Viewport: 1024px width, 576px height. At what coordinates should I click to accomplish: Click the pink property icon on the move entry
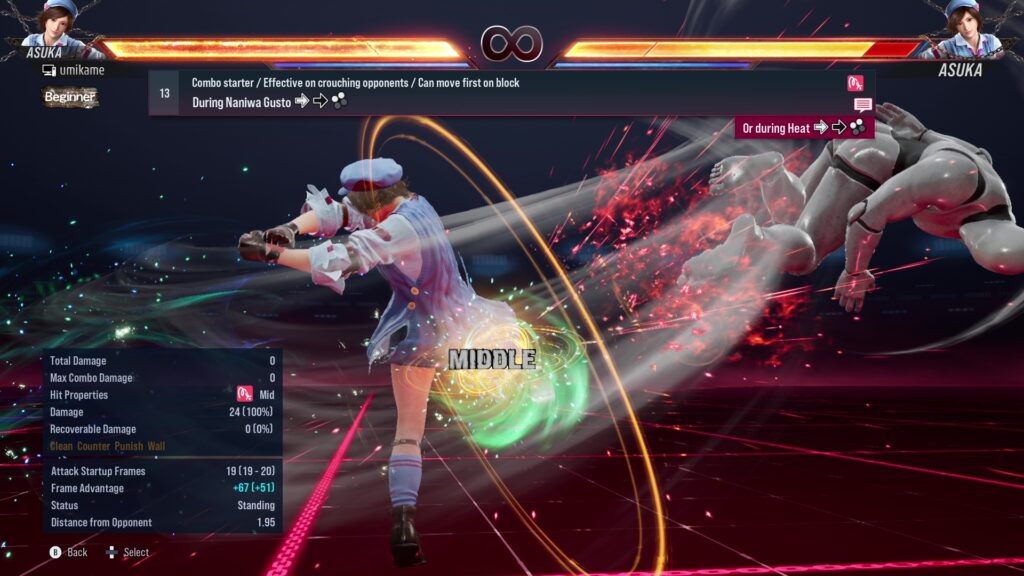[x=855, y=83]
